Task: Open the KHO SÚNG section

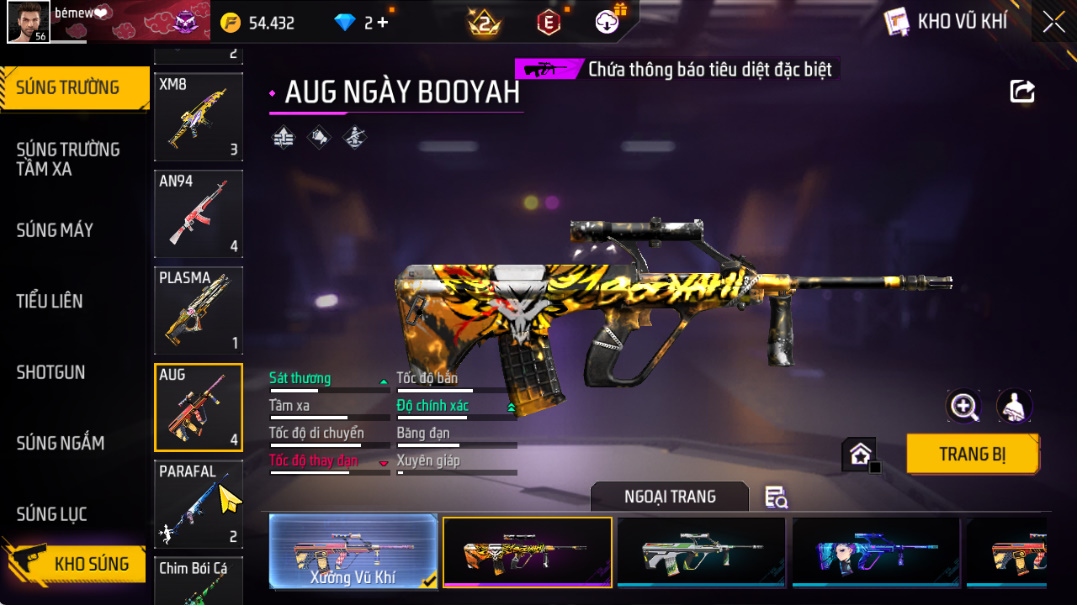Action: coord(78,564)
